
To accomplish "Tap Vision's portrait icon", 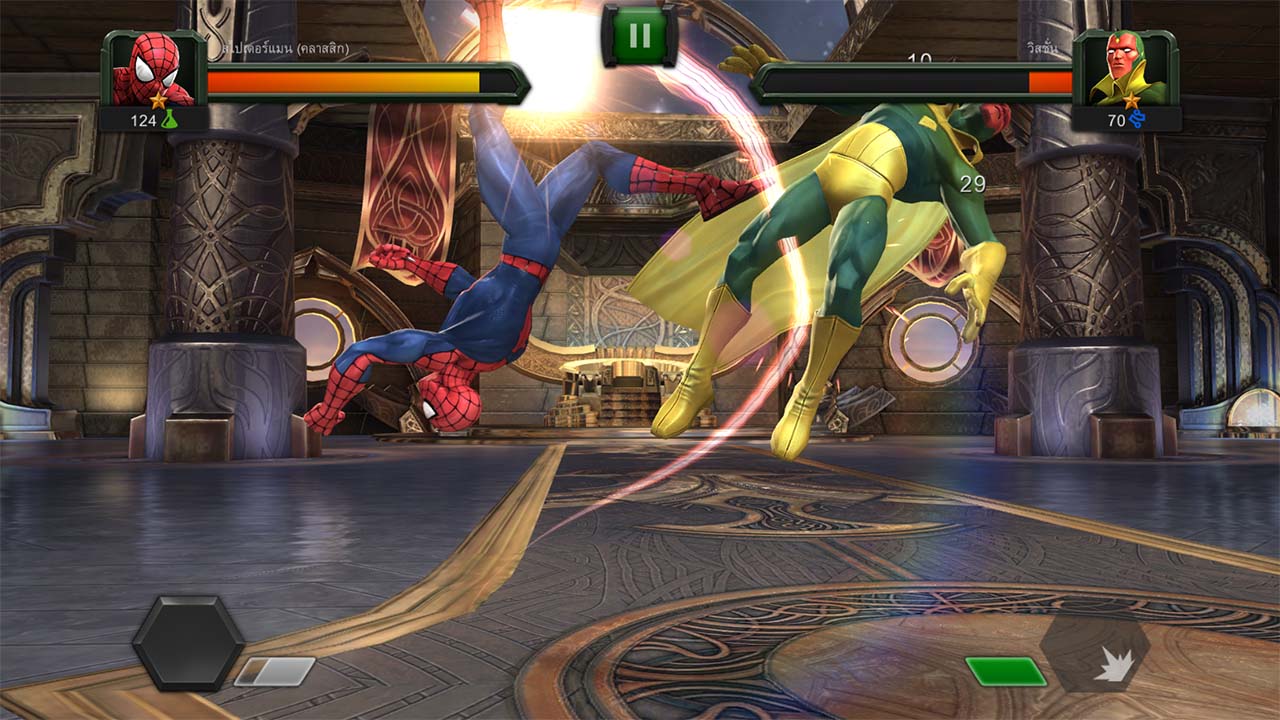I will coord(1125,70).
